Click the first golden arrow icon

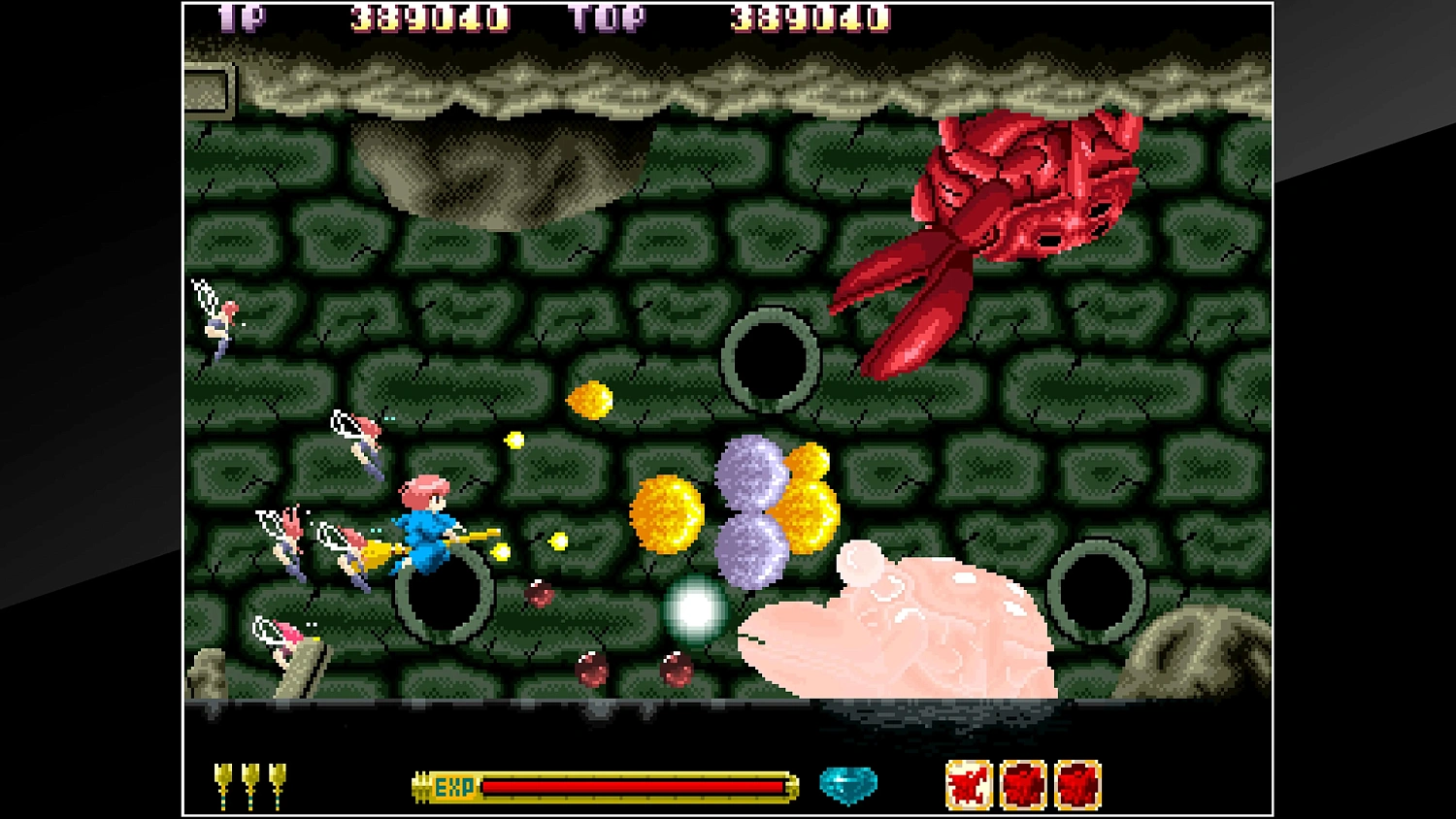[x=225, y=782]
